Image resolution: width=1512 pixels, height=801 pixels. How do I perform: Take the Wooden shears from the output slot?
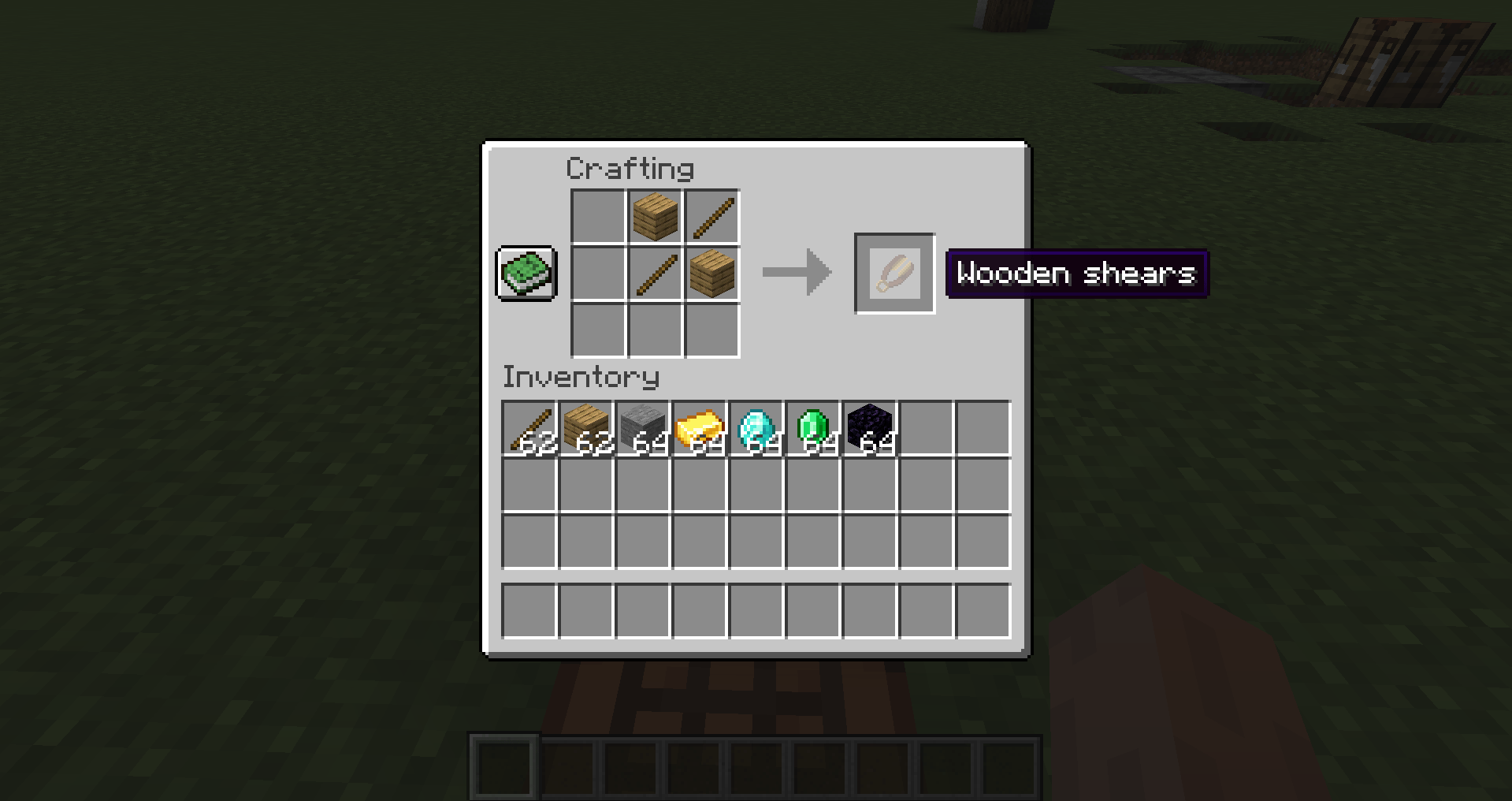894,274
